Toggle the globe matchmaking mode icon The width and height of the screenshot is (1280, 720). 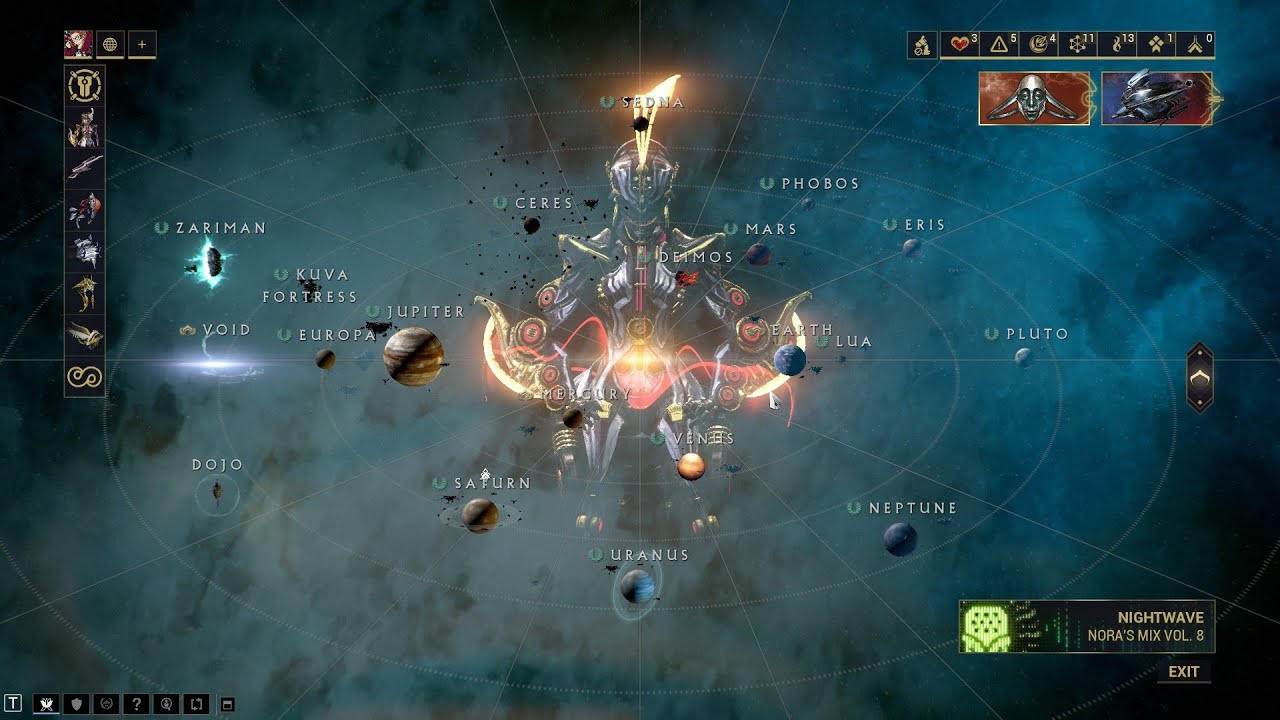(x=110, y=44)
